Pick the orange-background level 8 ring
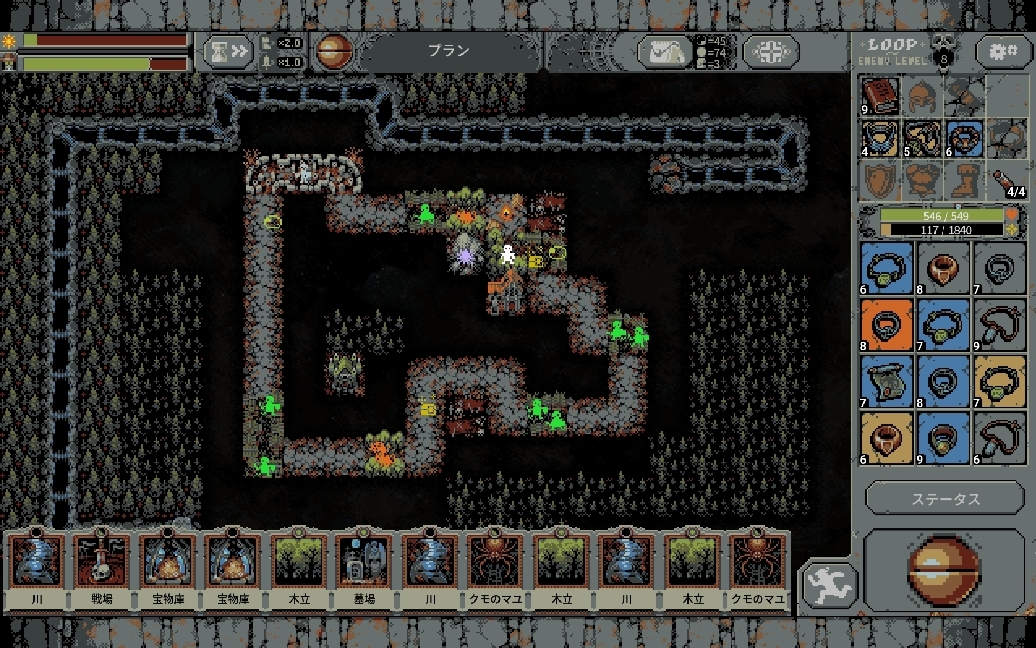 [x=886, y=325]
